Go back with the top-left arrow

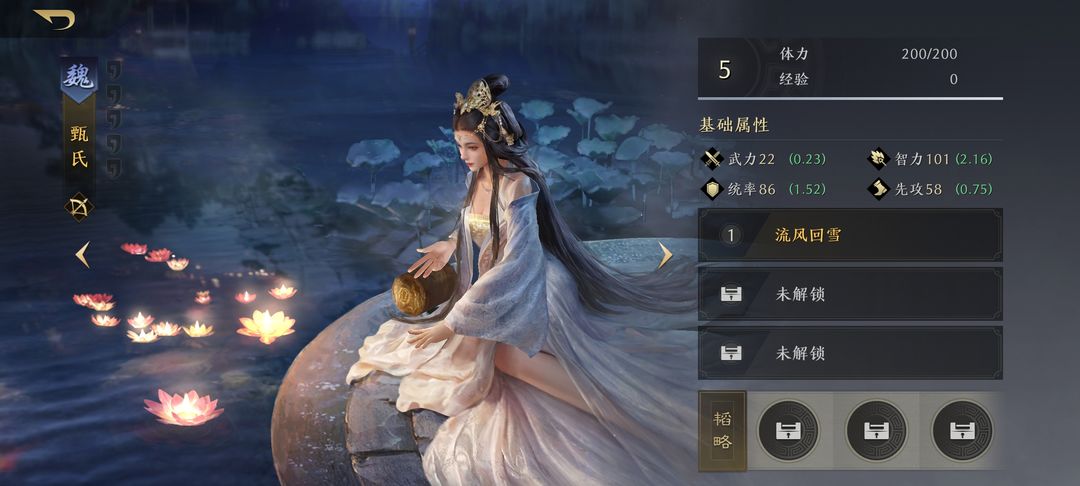coord(53,19)
